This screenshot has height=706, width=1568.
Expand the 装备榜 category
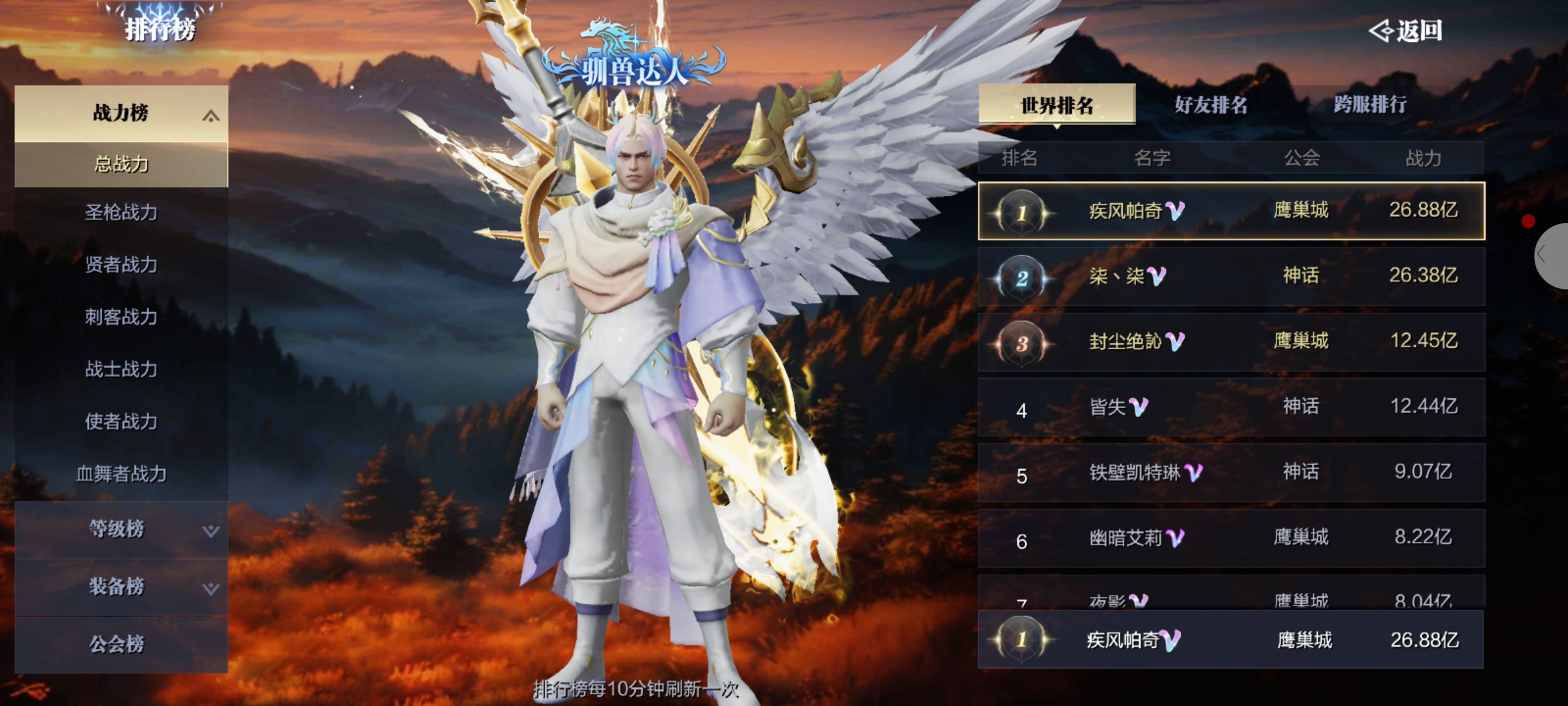(x=122, y=587)
